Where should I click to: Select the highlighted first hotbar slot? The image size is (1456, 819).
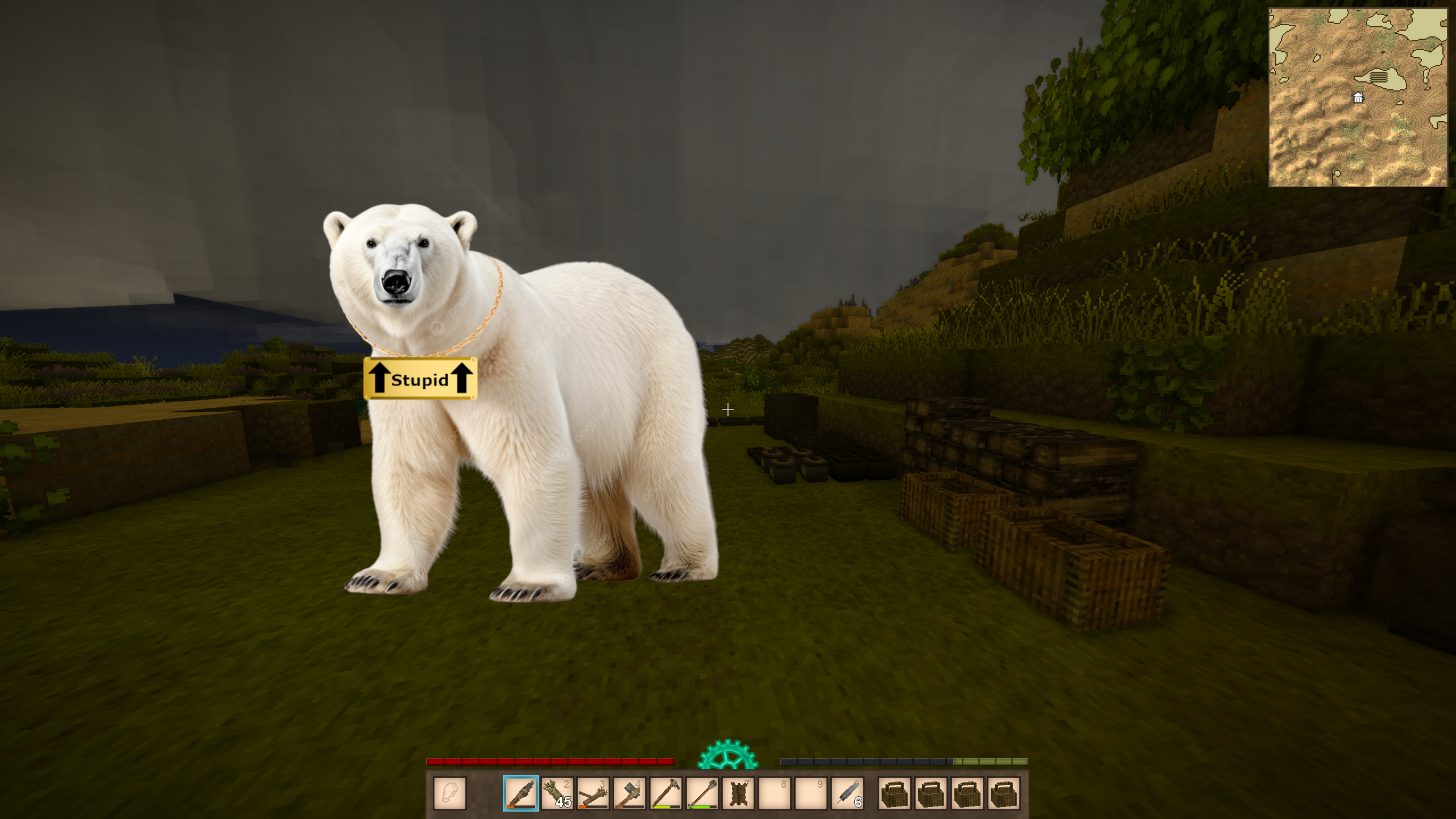point(520,793)
